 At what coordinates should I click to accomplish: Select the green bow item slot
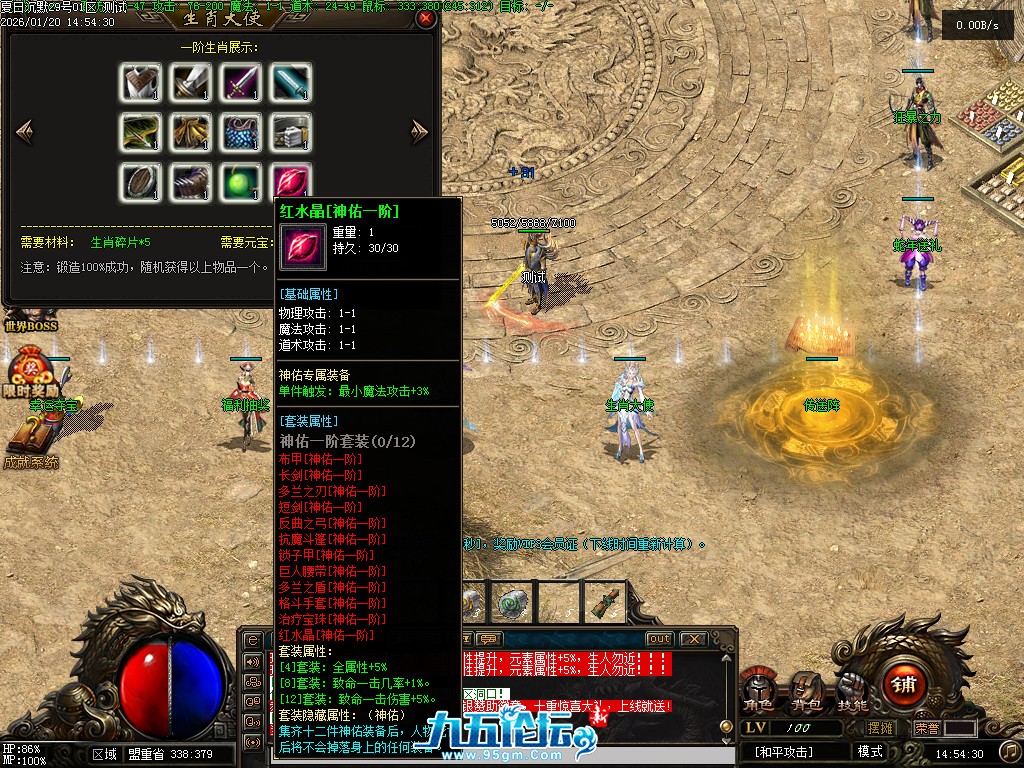pyautogui.click(x=141, y=132)
